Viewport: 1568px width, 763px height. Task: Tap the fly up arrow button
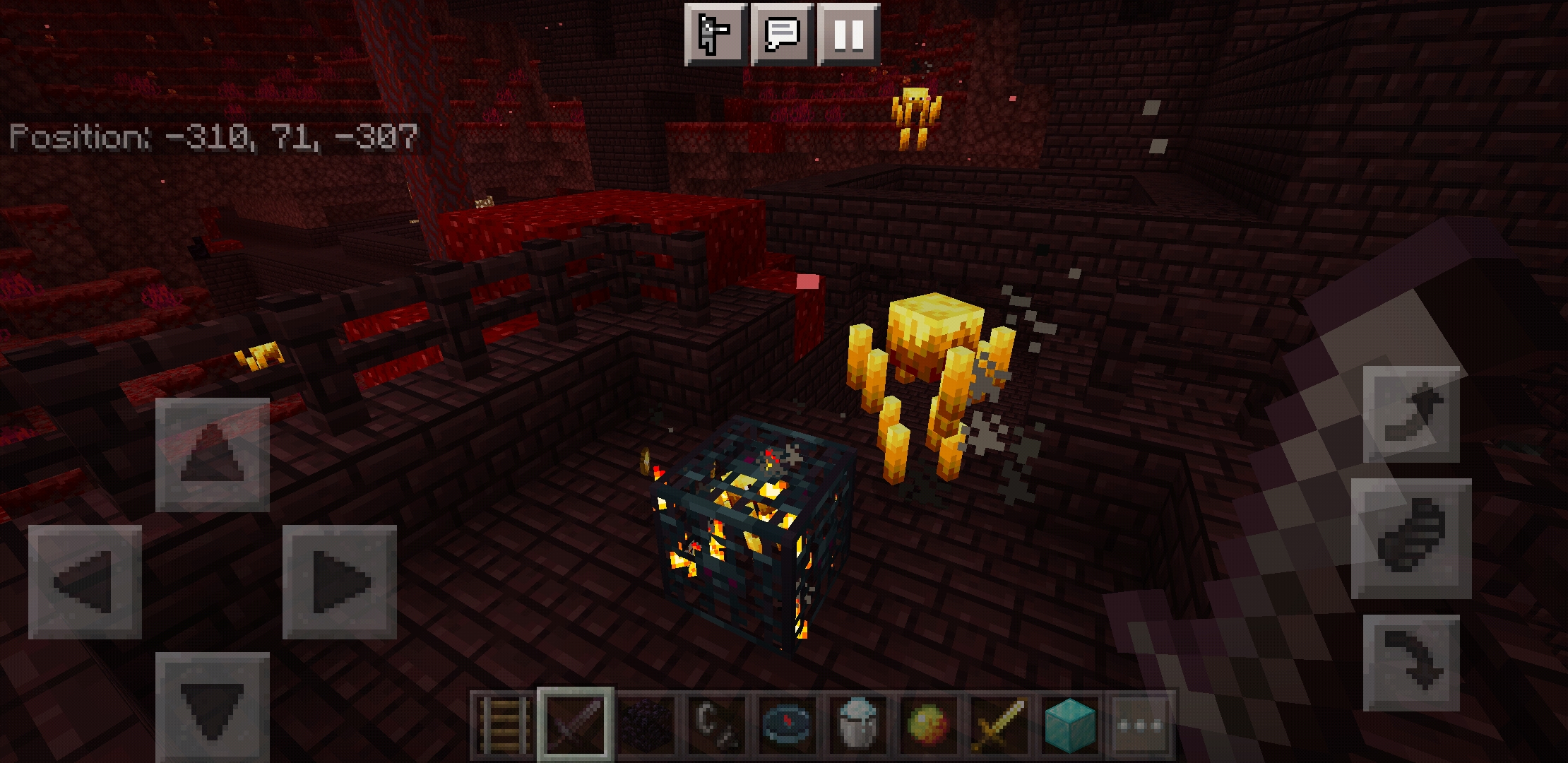1411,414
